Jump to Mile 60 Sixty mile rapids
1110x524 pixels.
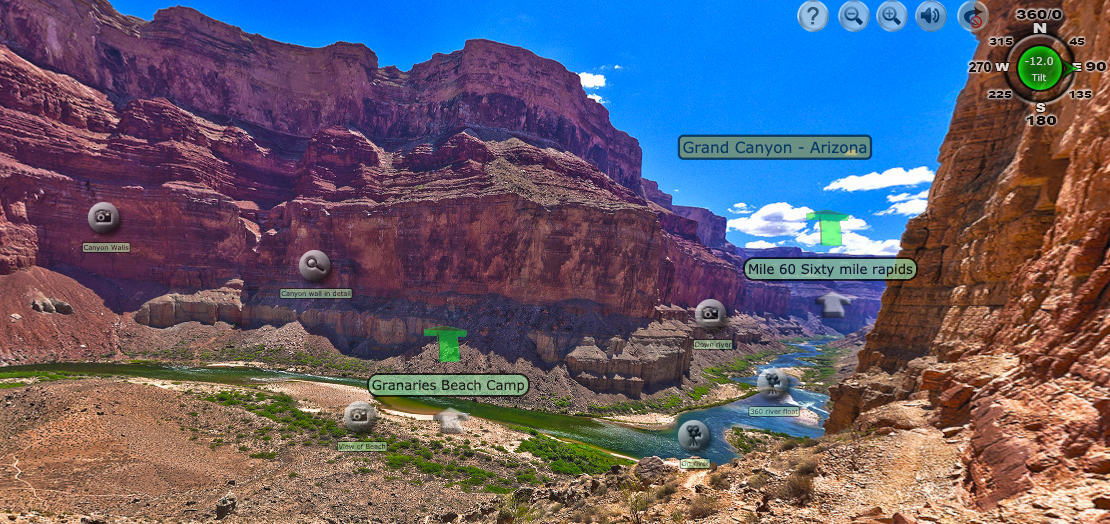point(830,269)
